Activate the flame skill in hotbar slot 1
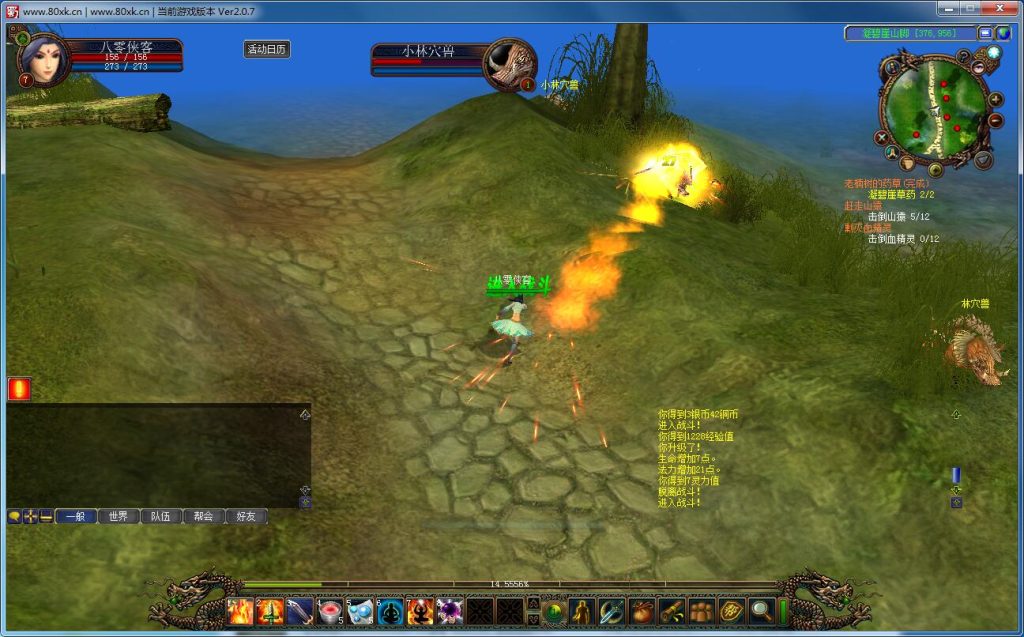The width and height of the screenshot is (1024, 637). [x=240, y=610]
